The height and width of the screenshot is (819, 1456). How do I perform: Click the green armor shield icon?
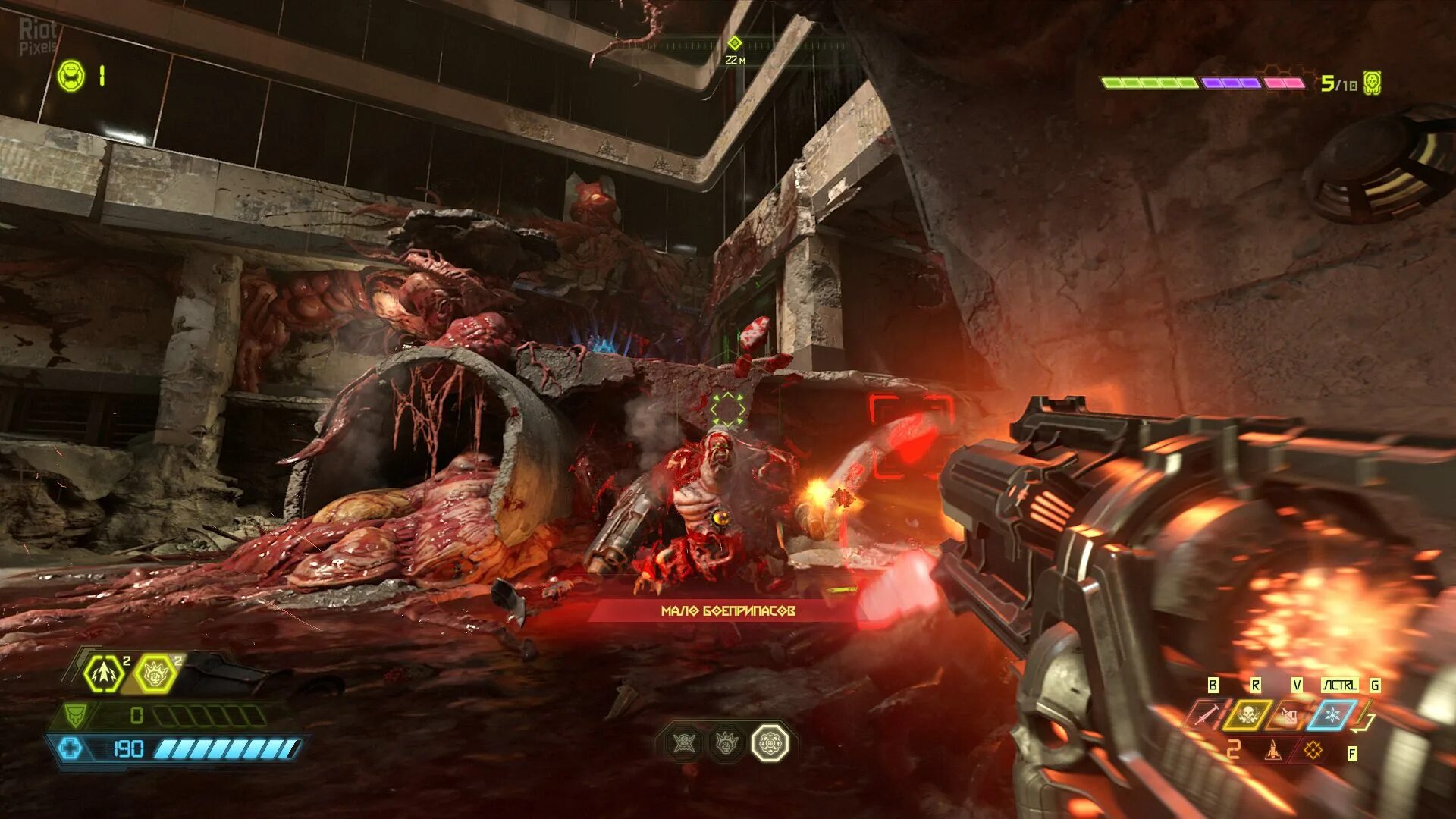coord(75,714)
